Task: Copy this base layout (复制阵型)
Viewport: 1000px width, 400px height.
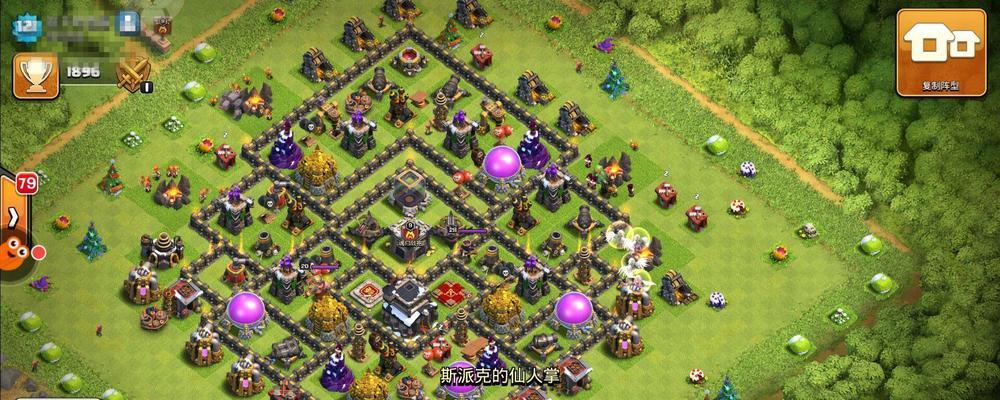Action: click(x=940, y=52)
